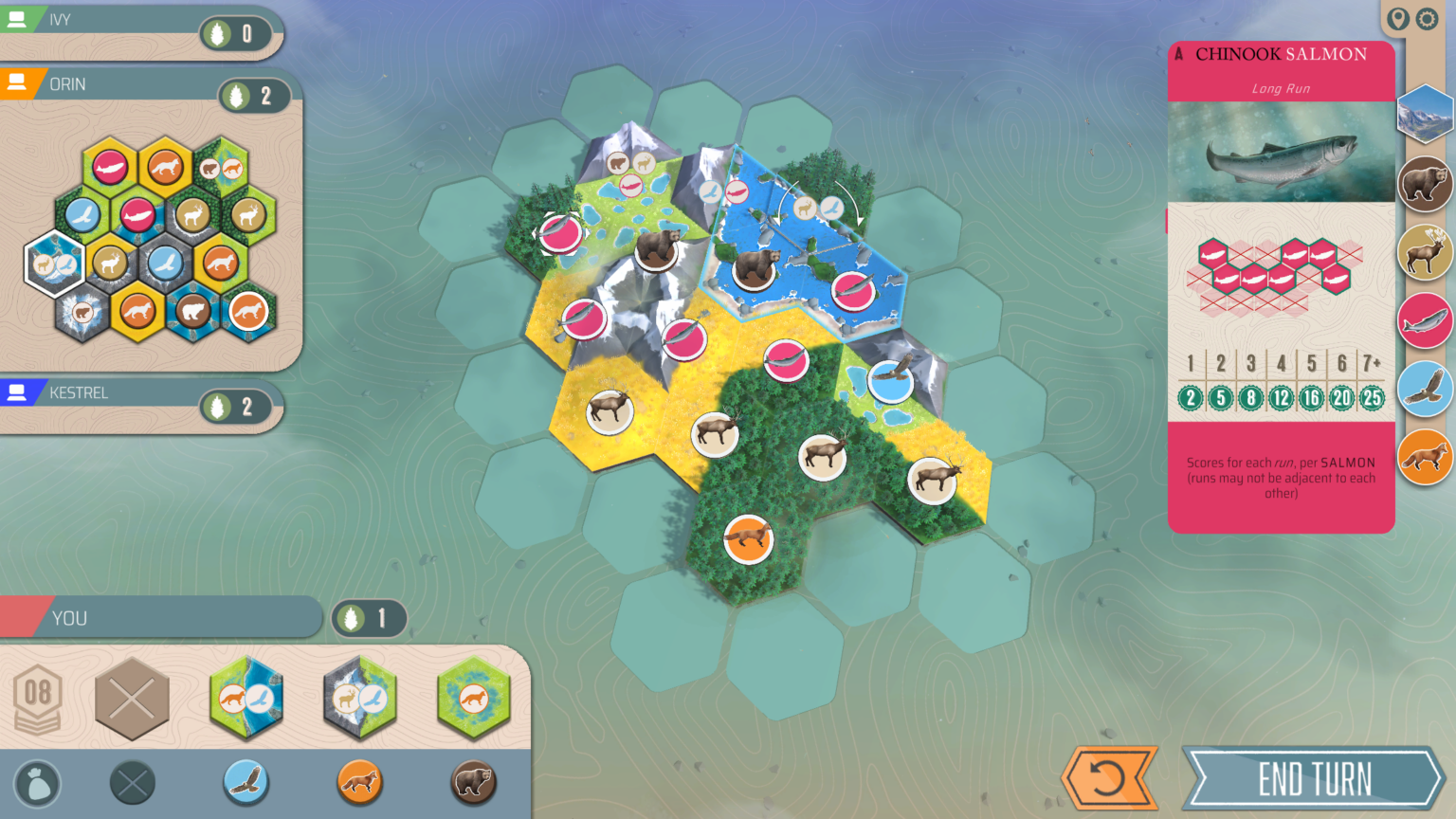1456x819 pixels.
Task: Click the crossed-out skip token icon
Action: (132, 784)
